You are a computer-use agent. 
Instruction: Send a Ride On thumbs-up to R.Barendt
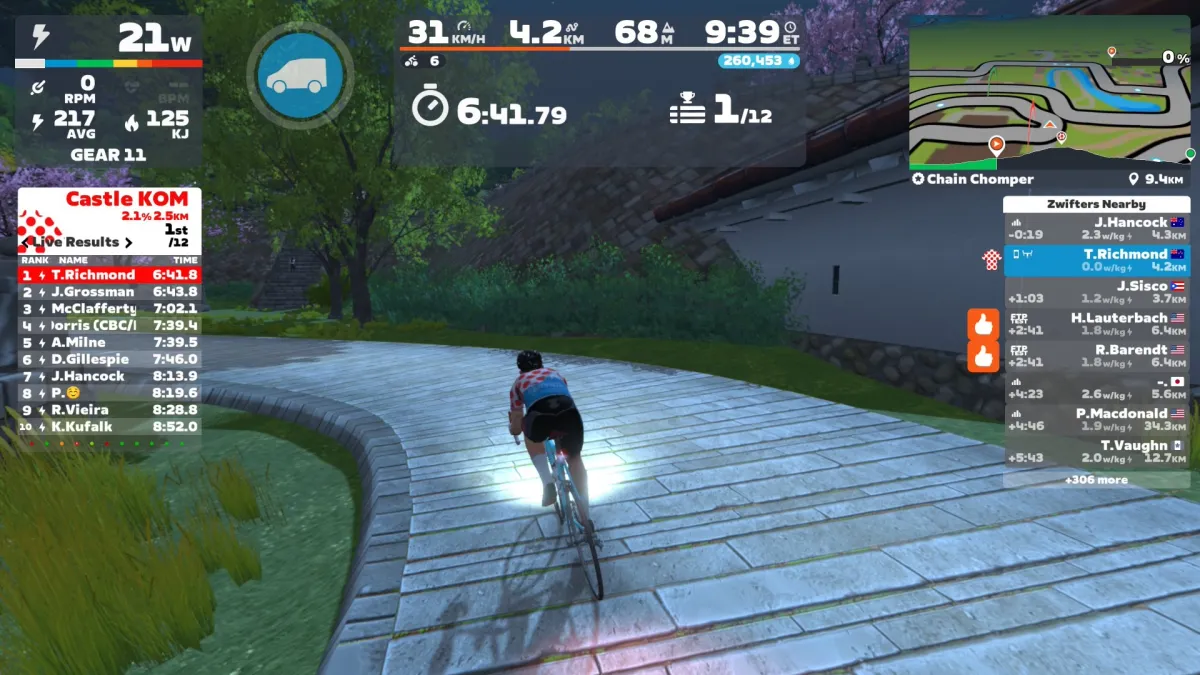click(983, 356)
